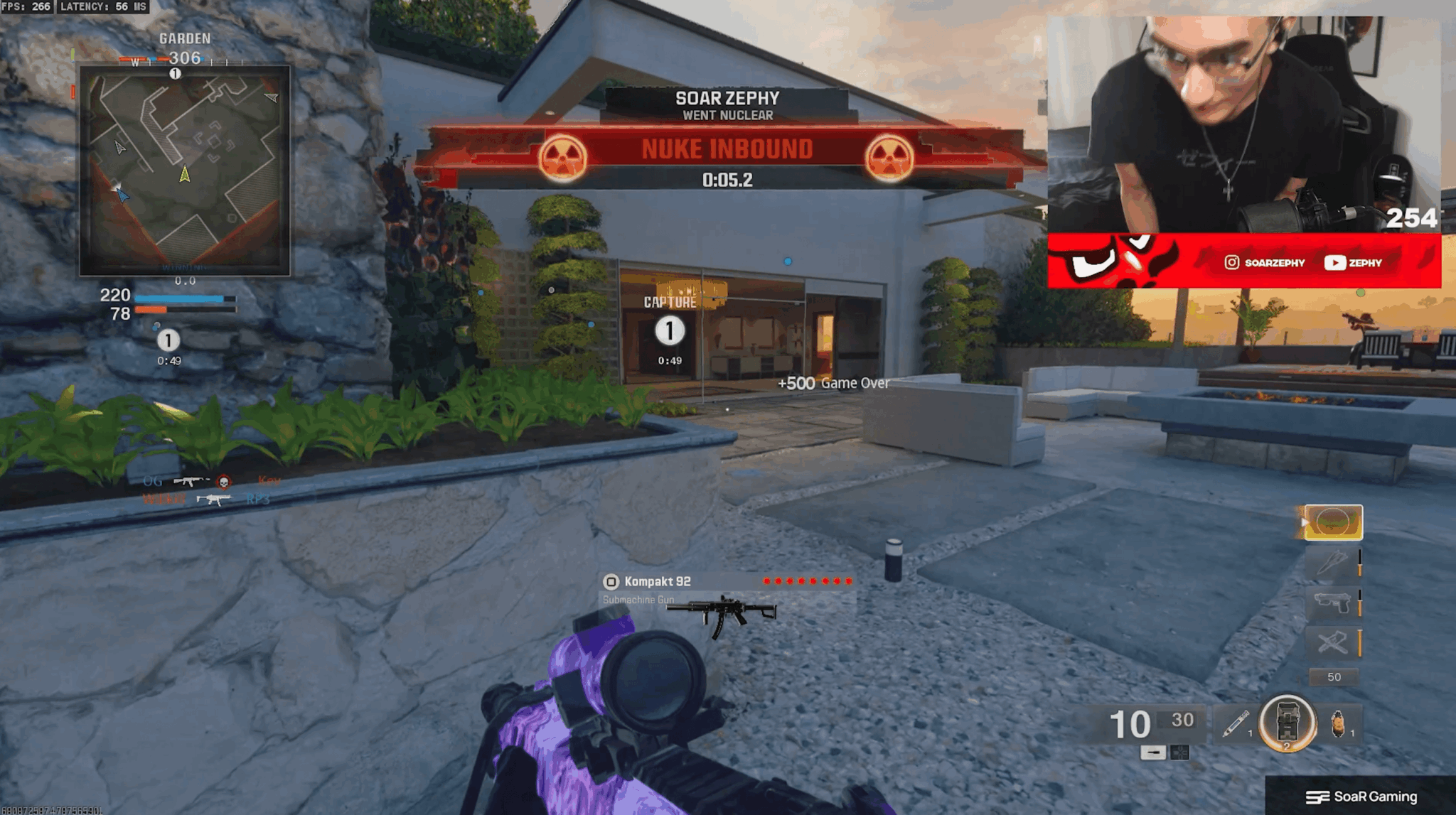Select the jet aircraft scorestreak slot

coord(1333,563)
